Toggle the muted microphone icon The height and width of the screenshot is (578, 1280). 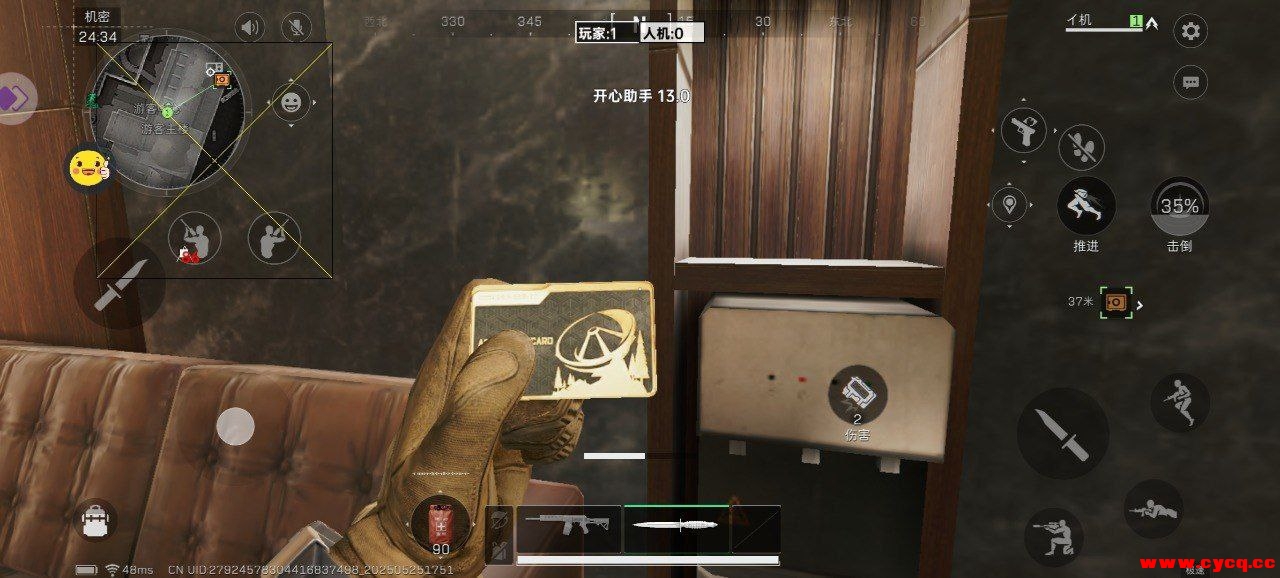(295, 27)
